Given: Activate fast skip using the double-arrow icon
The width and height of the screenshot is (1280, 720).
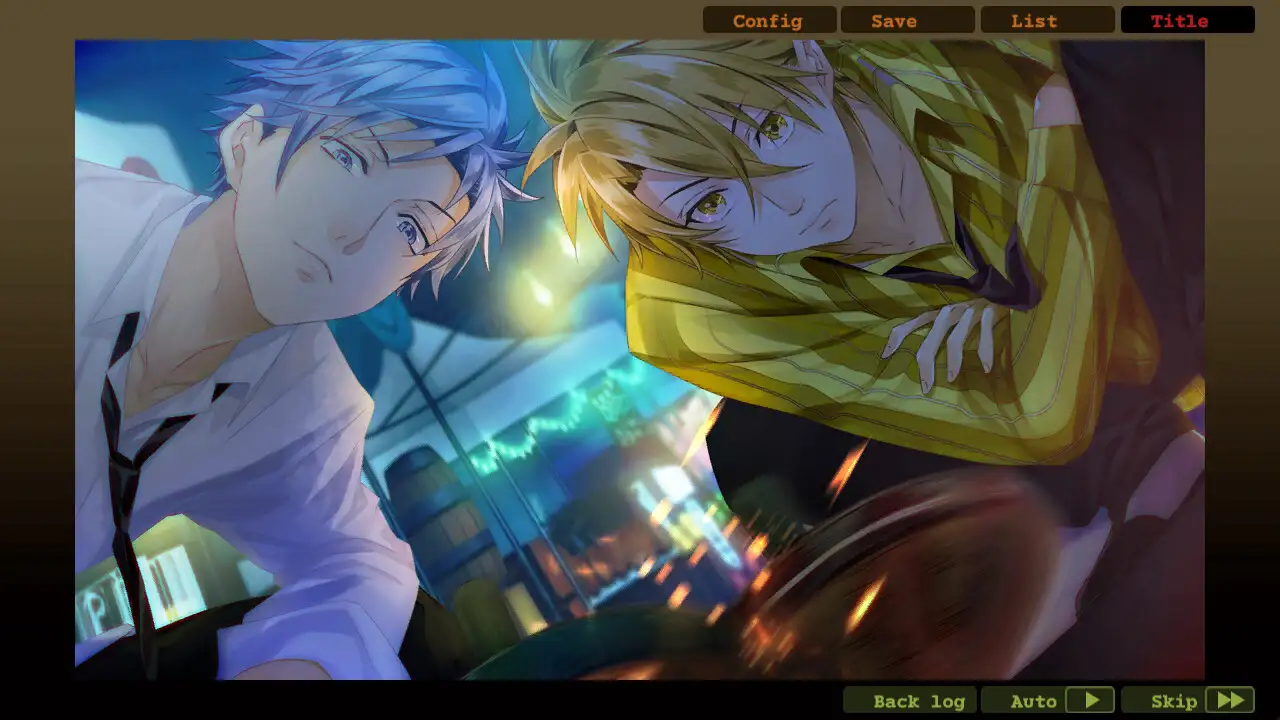Looking at the screenshot, I should pos(1232,700).
